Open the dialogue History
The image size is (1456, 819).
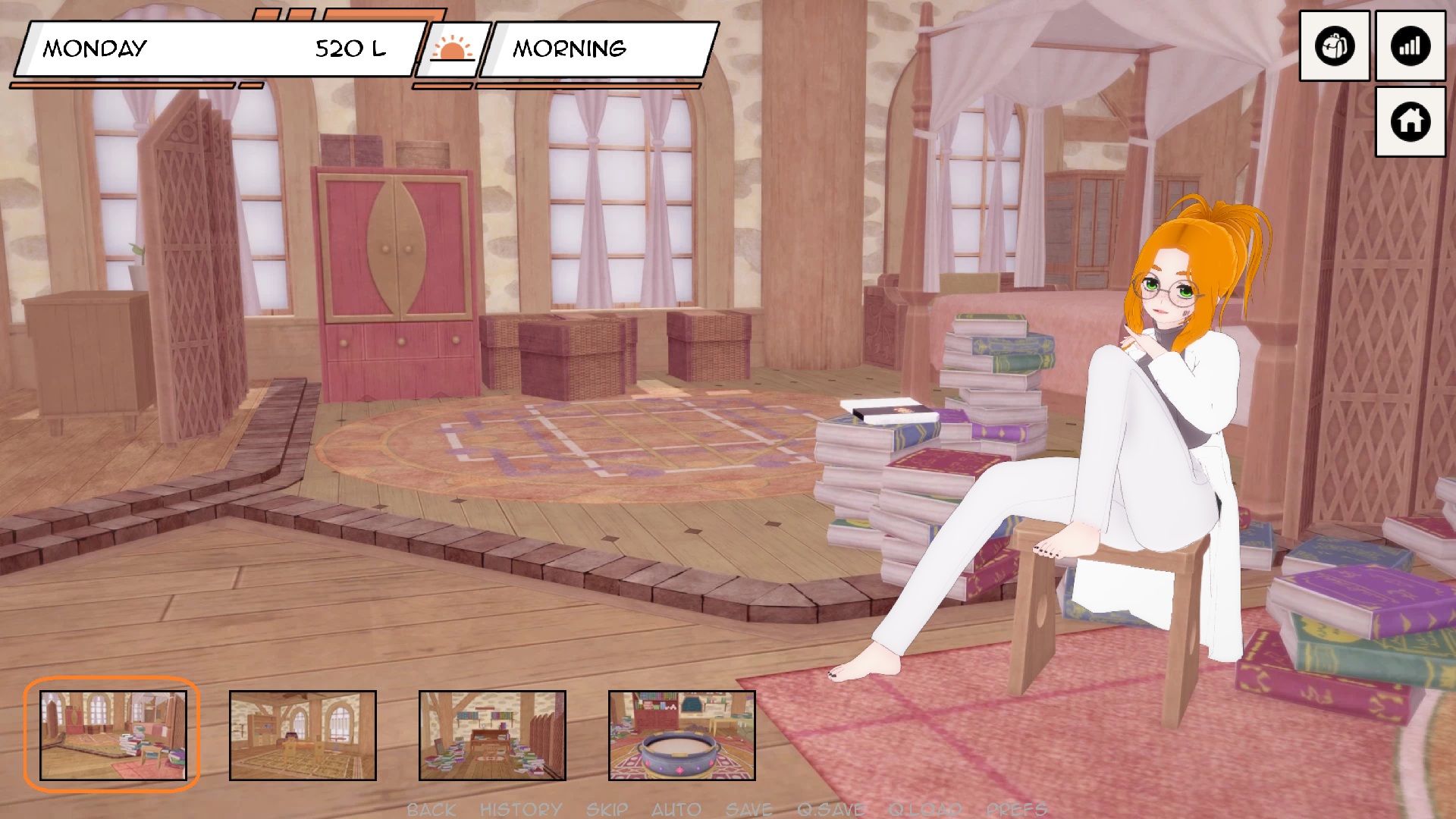tap(521, 810)
